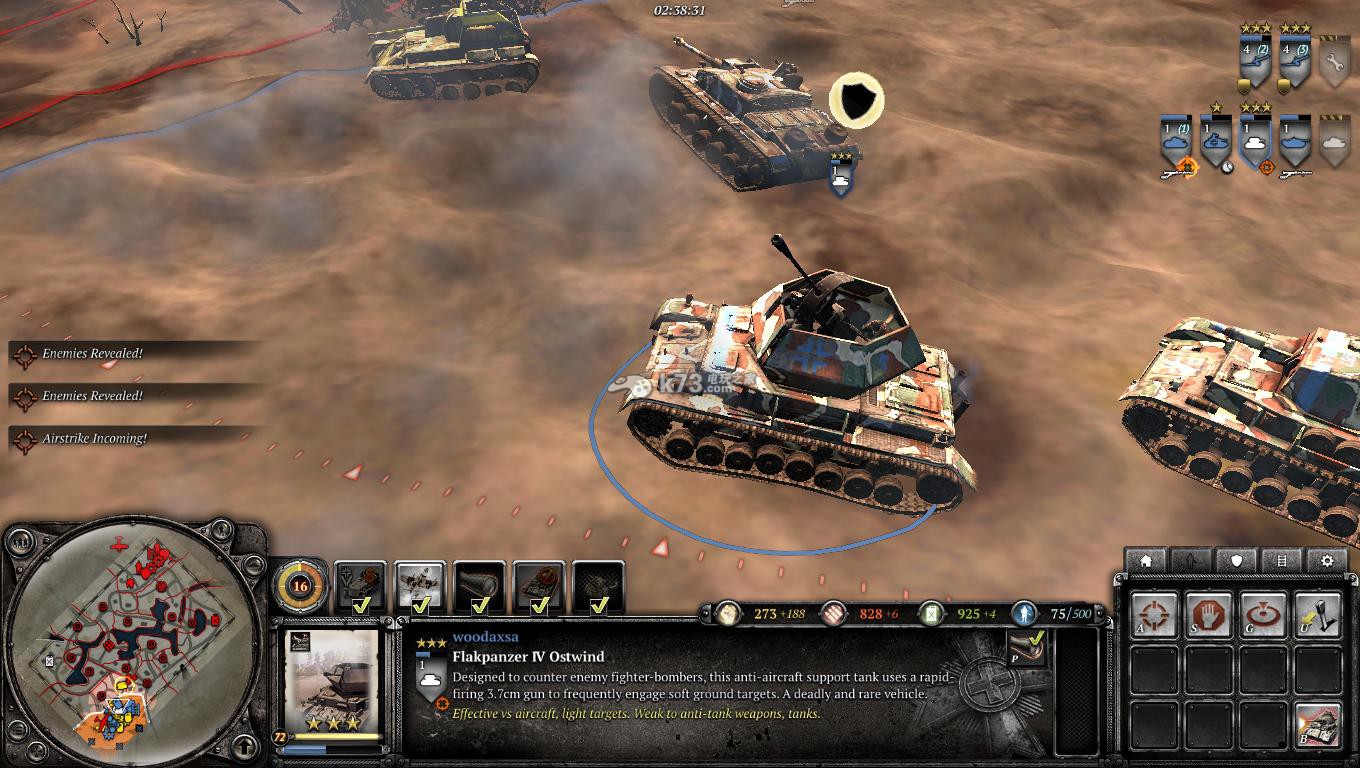Image resolution: width=1360 pixels, height=768 pixels.
Task: Click the commander points dial showing 16
Action: 299,586
